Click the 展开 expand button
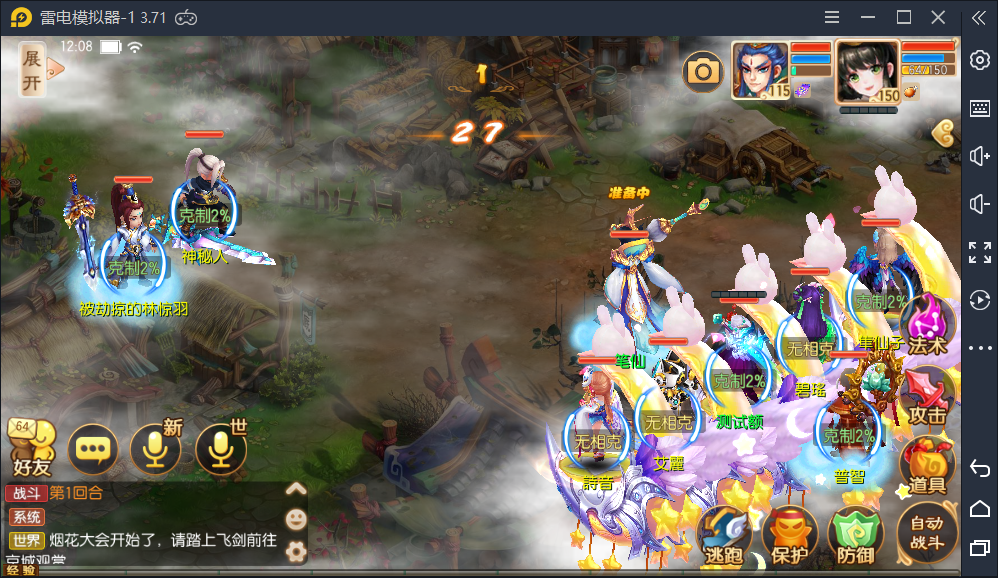This screenshot has height=578, width=998. click(34, 69)
